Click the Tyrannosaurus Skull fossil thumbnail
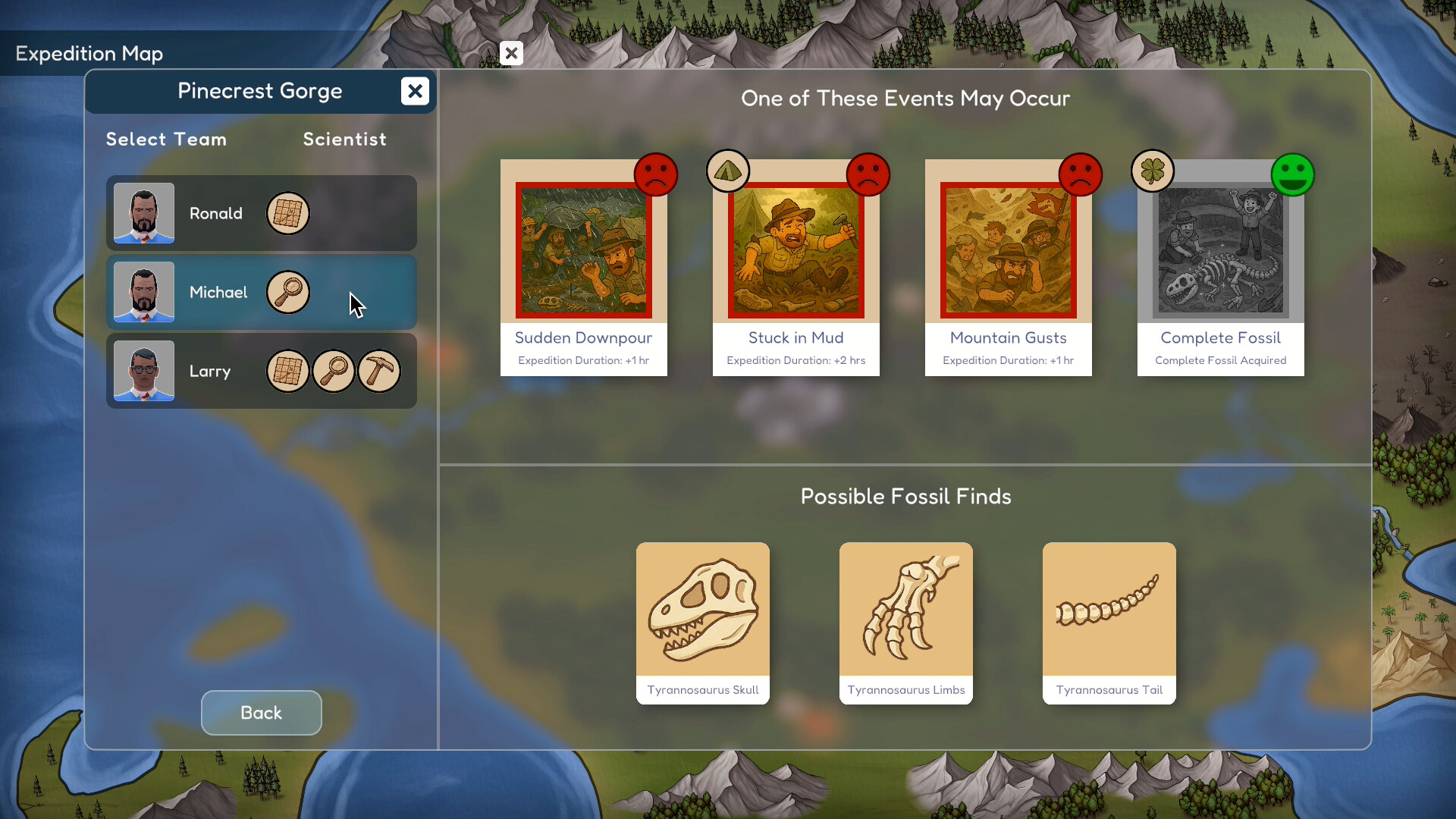 coord(702,610)
